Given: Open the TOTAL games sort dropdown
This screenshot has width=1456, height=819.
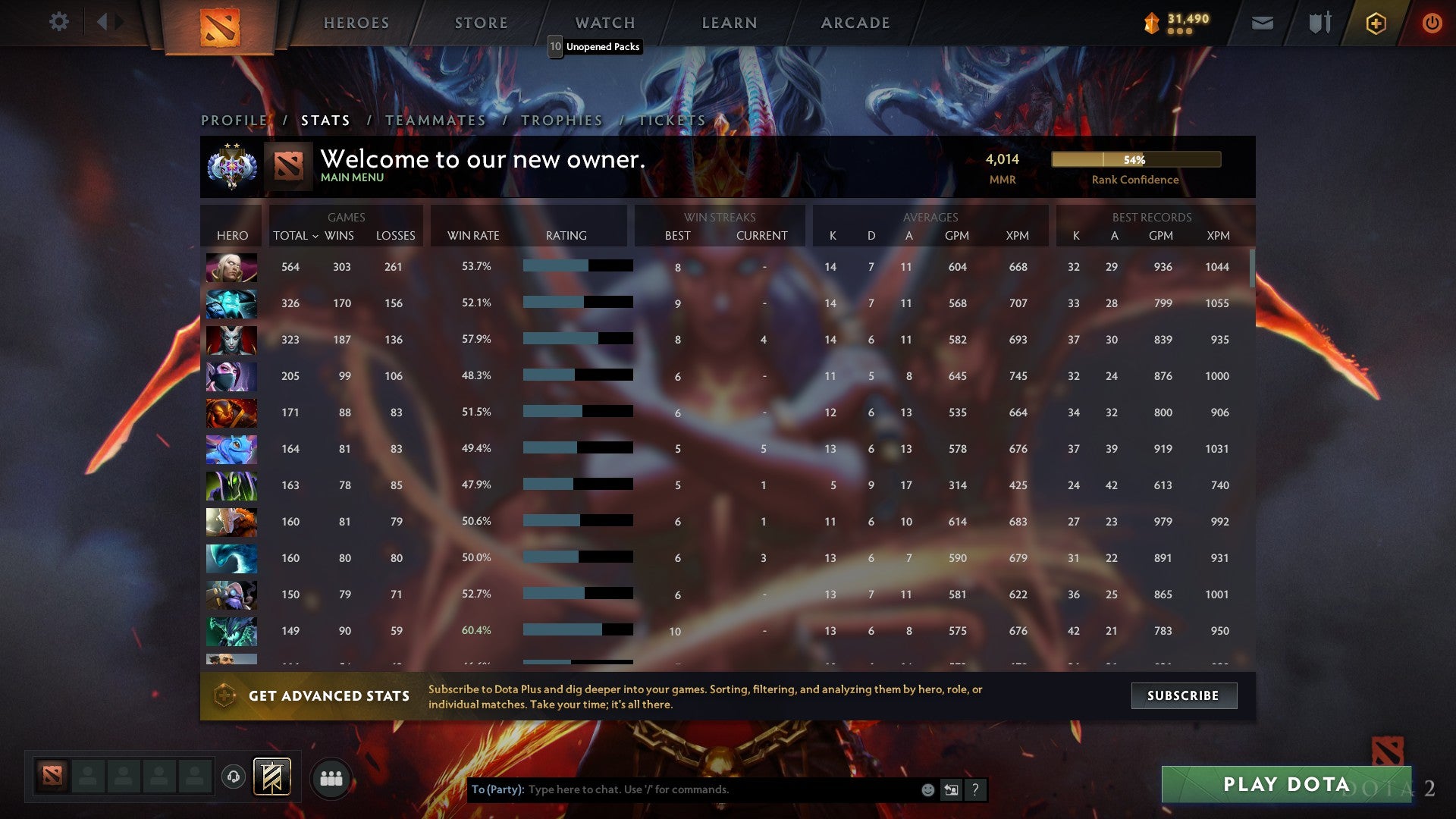Looking at the screenshot, I should pos(296,236).
